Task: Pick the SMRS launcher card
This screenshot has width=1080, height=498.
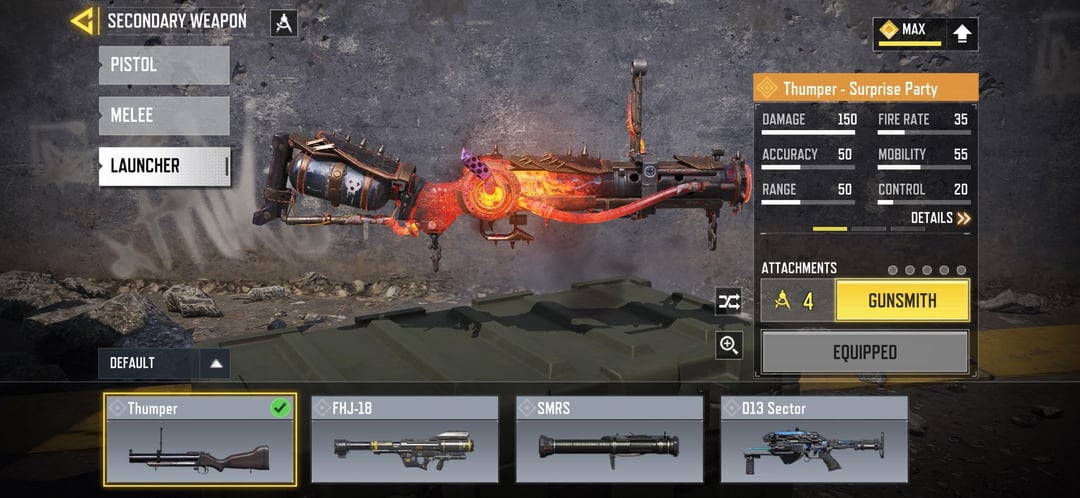Action: pyautogui.click(x=610, y=440)
